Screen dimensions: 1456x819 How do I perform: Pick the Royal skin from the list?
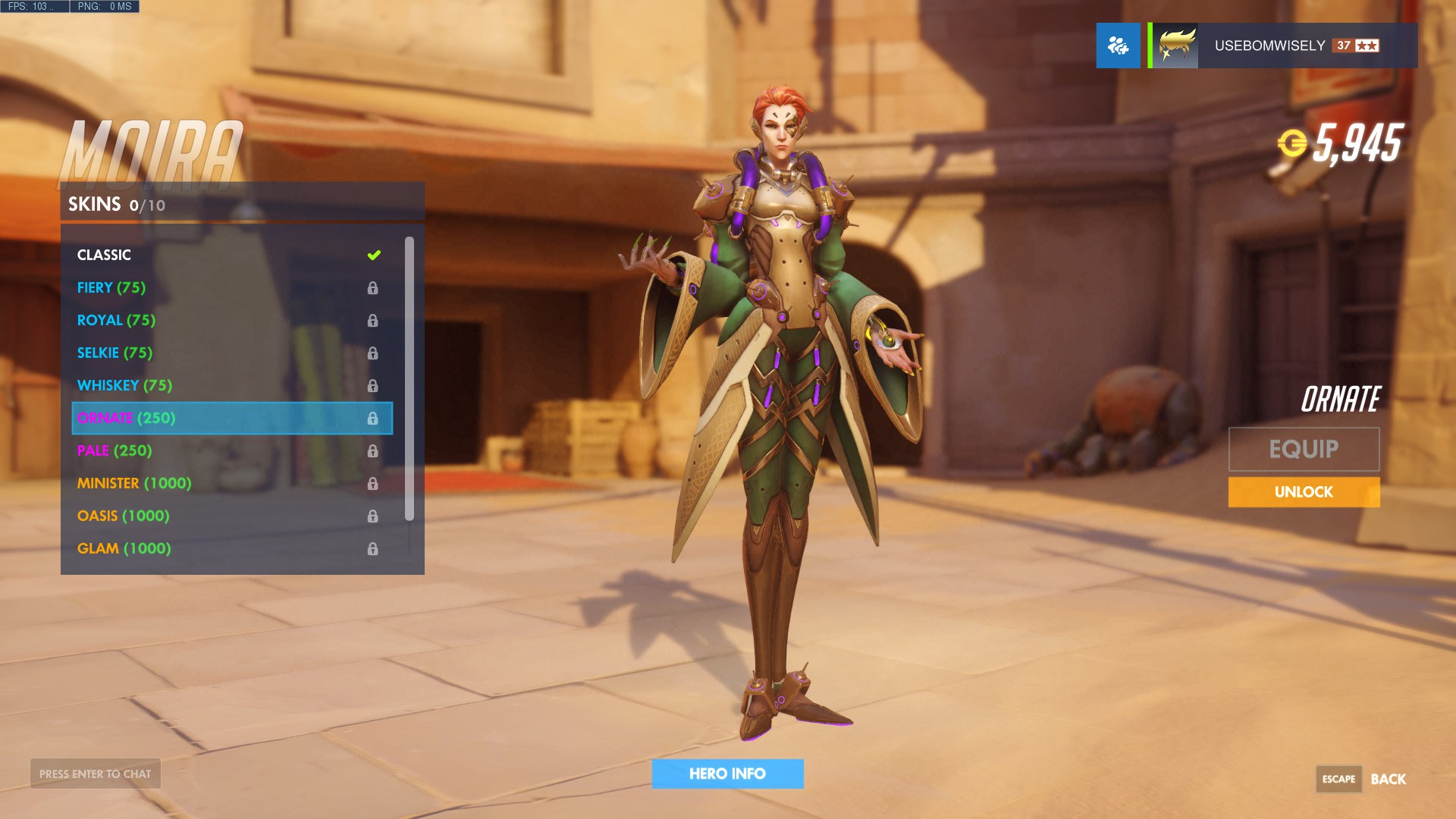227,320
